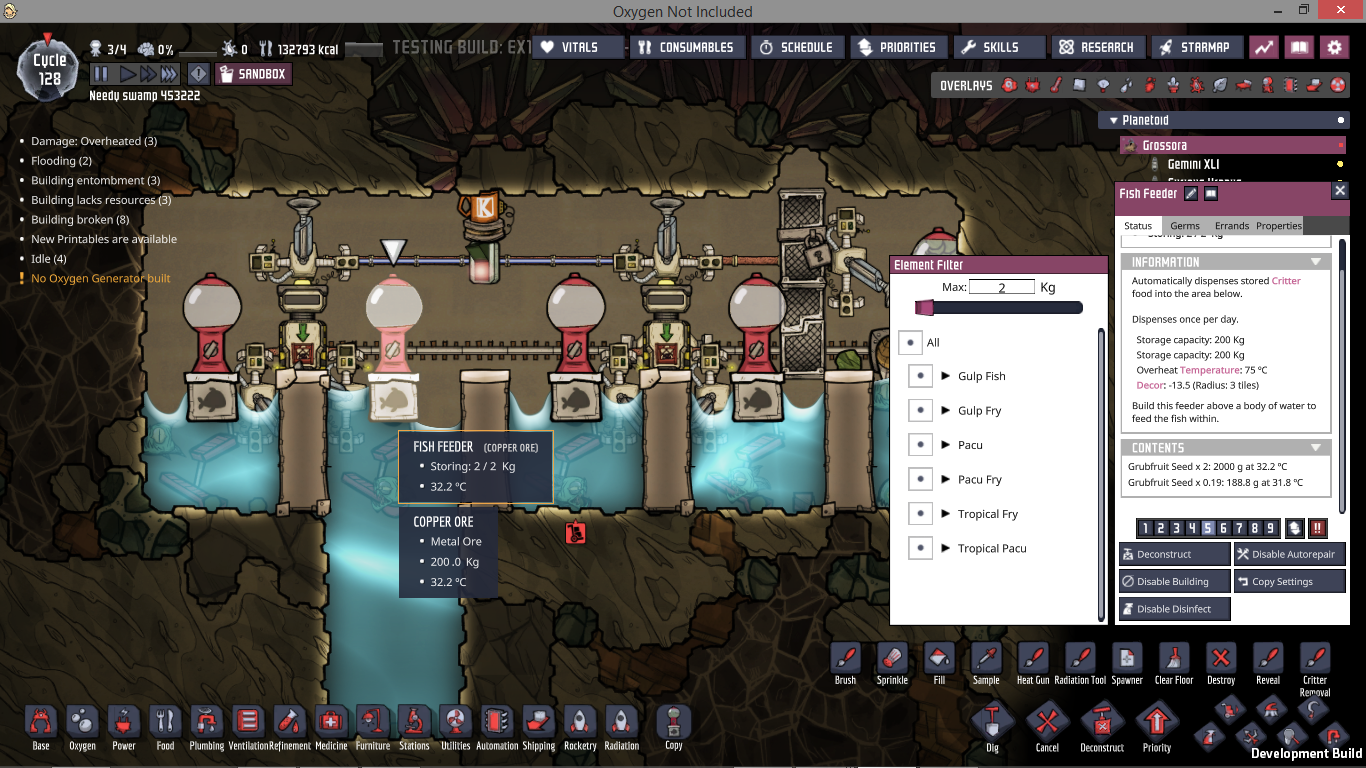Tick the Gulp Fish filter checkbox
The image size is (1366, 768).
(x=920, y=376)
